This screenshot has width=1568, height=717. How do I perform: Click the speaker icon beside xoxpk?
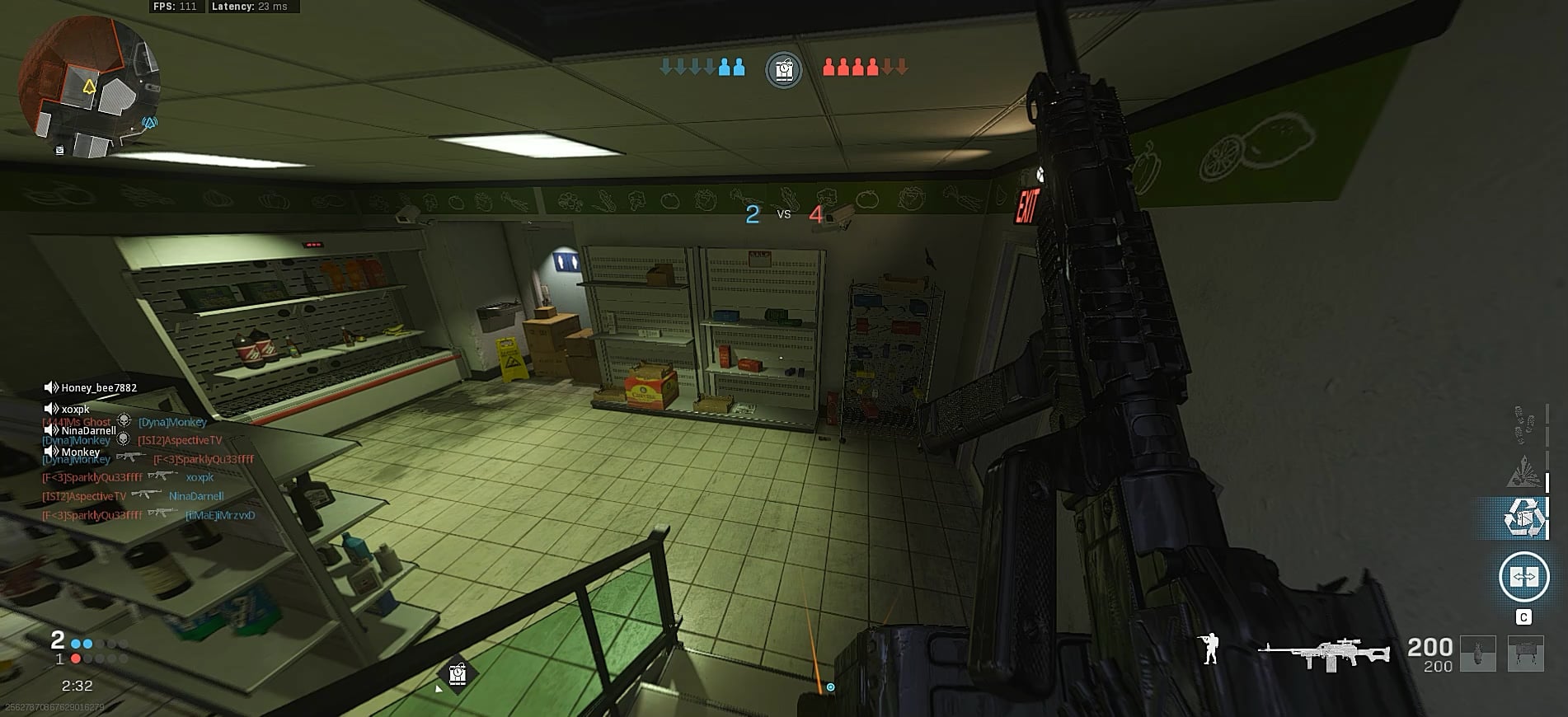pos(51,409)
